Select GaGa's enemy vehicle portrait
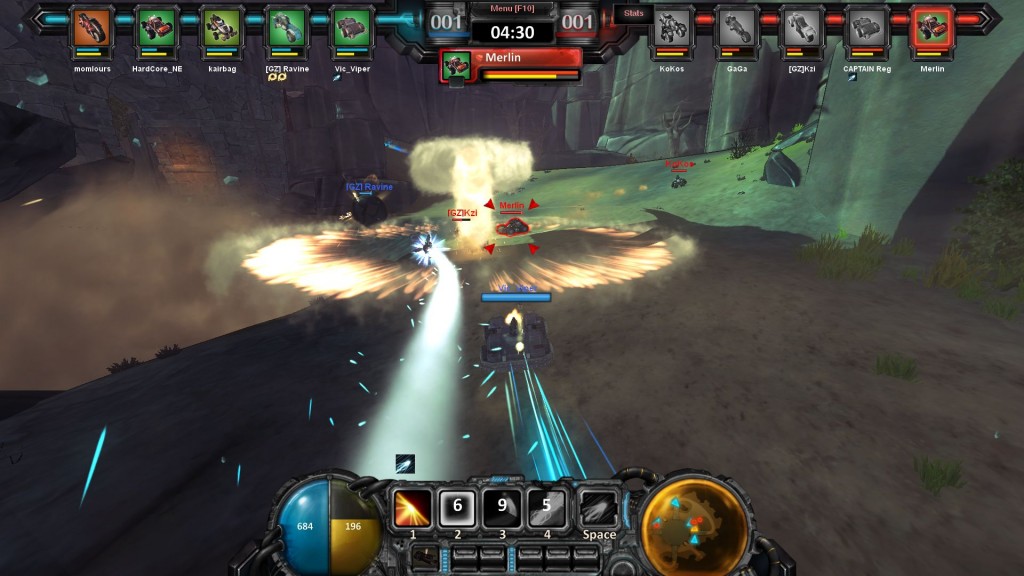The height and width of the screenshot is (576, 1024). click(737, 27)
